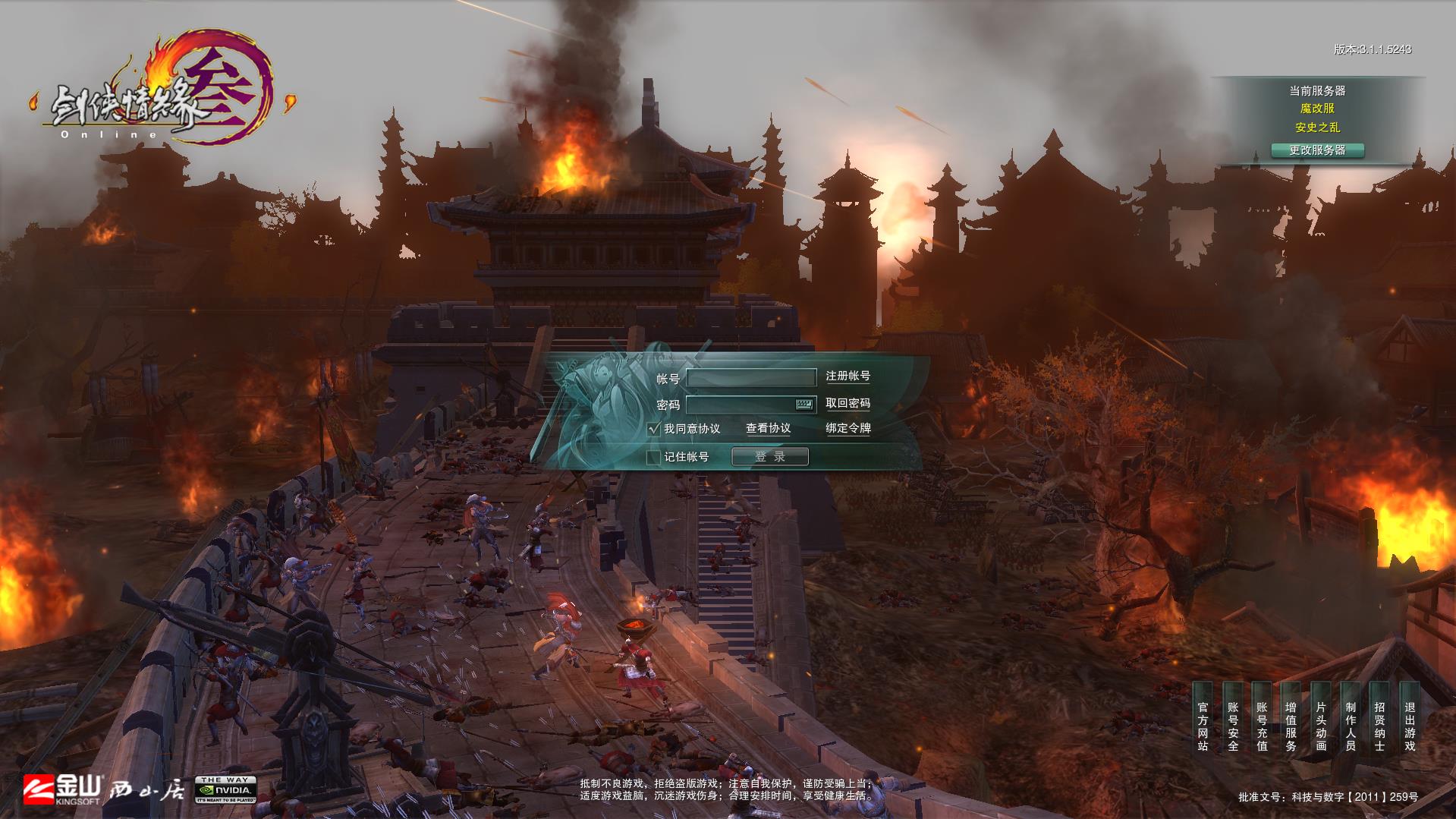Show the 制作人员 credits
1456x819 pixels.
[x=1351, y=726]
